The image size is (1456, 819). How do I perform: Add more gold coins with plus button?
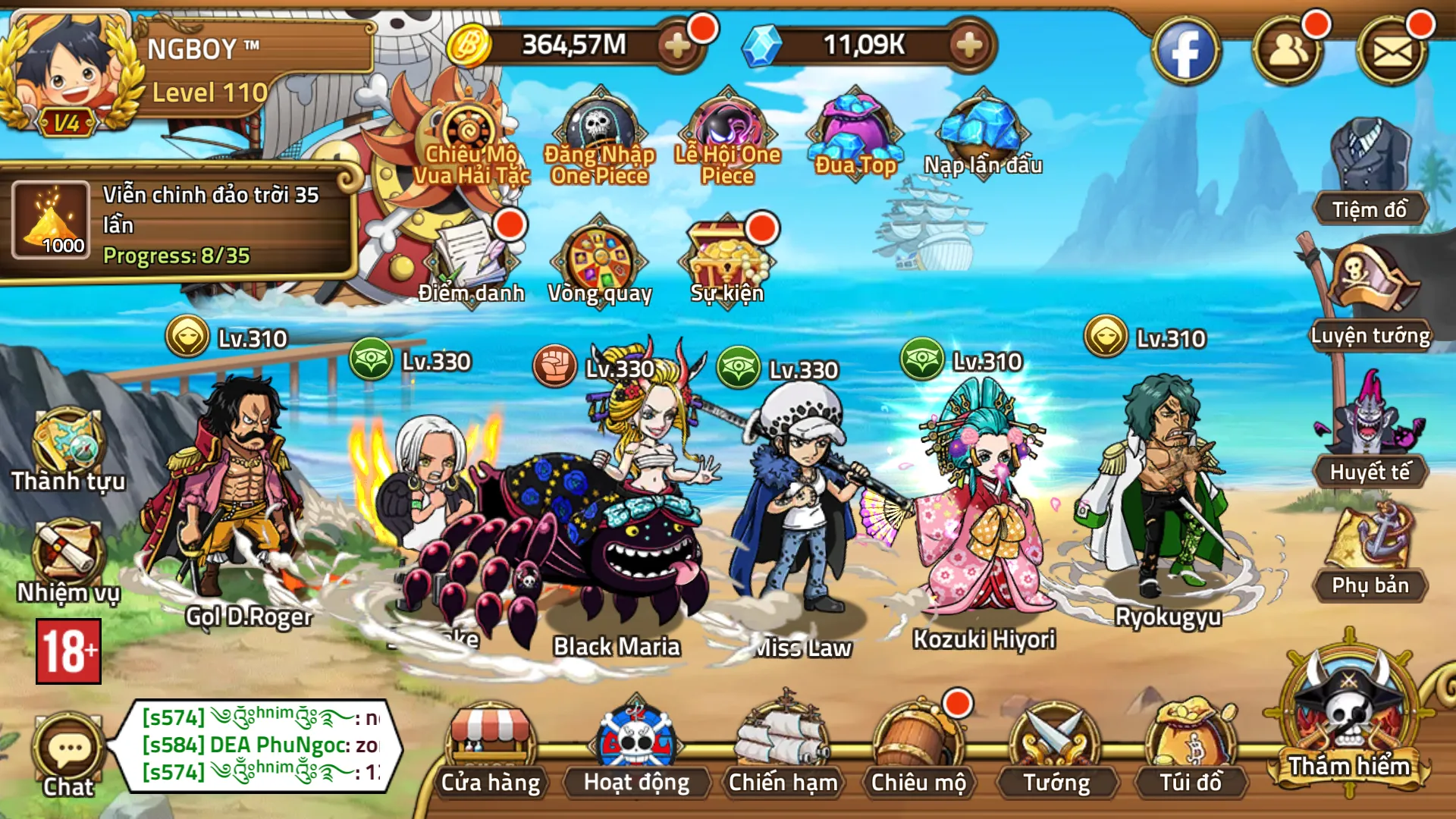point(676,45)
